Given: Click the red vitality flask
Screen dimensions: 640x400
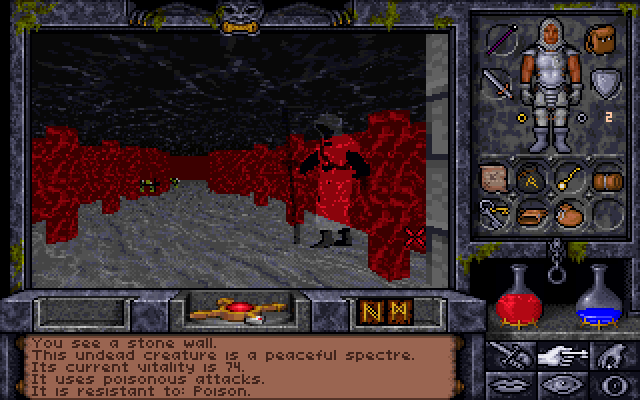Looking at the screenshot, I should (515, 297).
